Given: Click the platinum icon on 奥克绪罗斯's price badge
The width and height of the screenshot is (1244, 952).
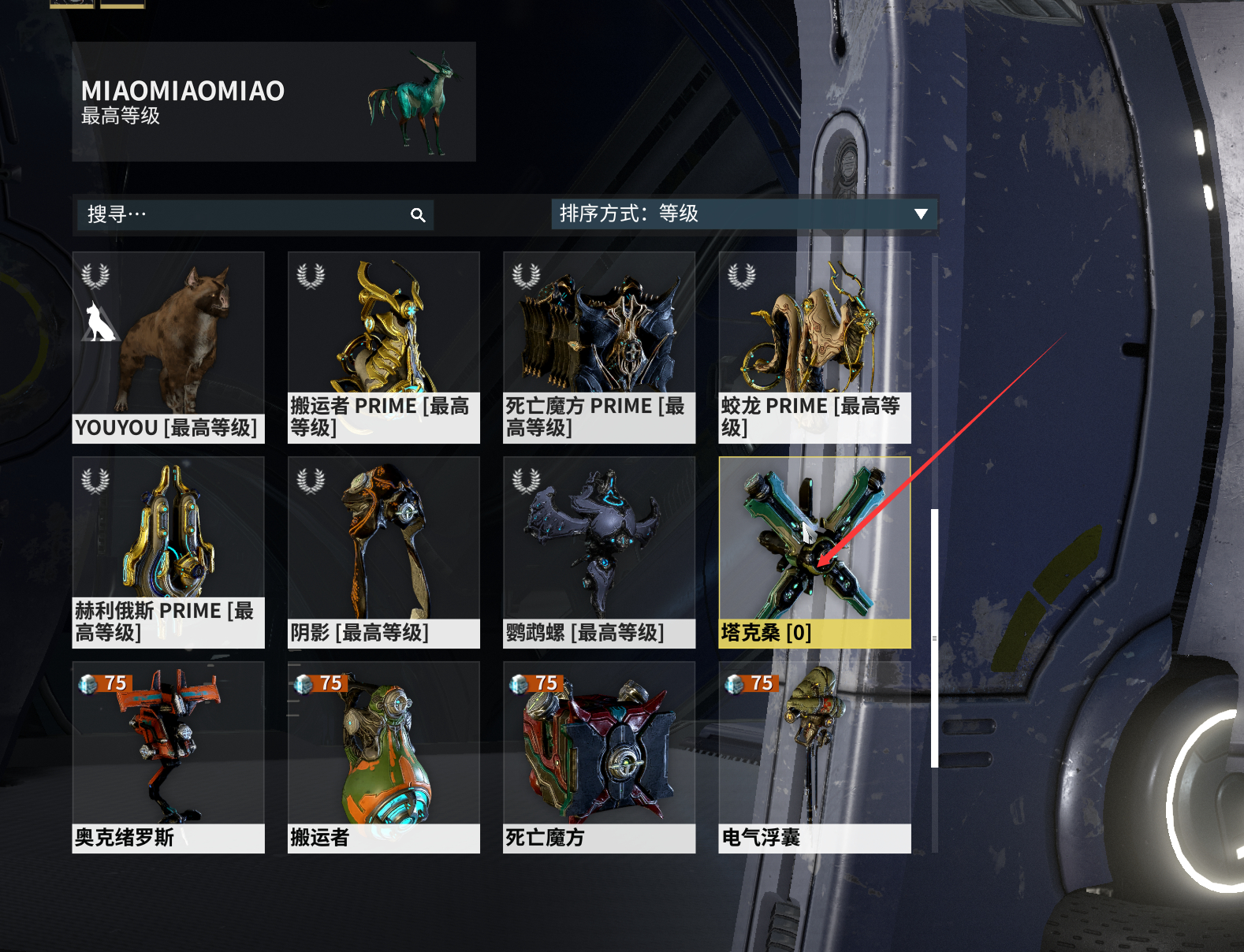Looking at the screenshot, I should tap(86, 683).
